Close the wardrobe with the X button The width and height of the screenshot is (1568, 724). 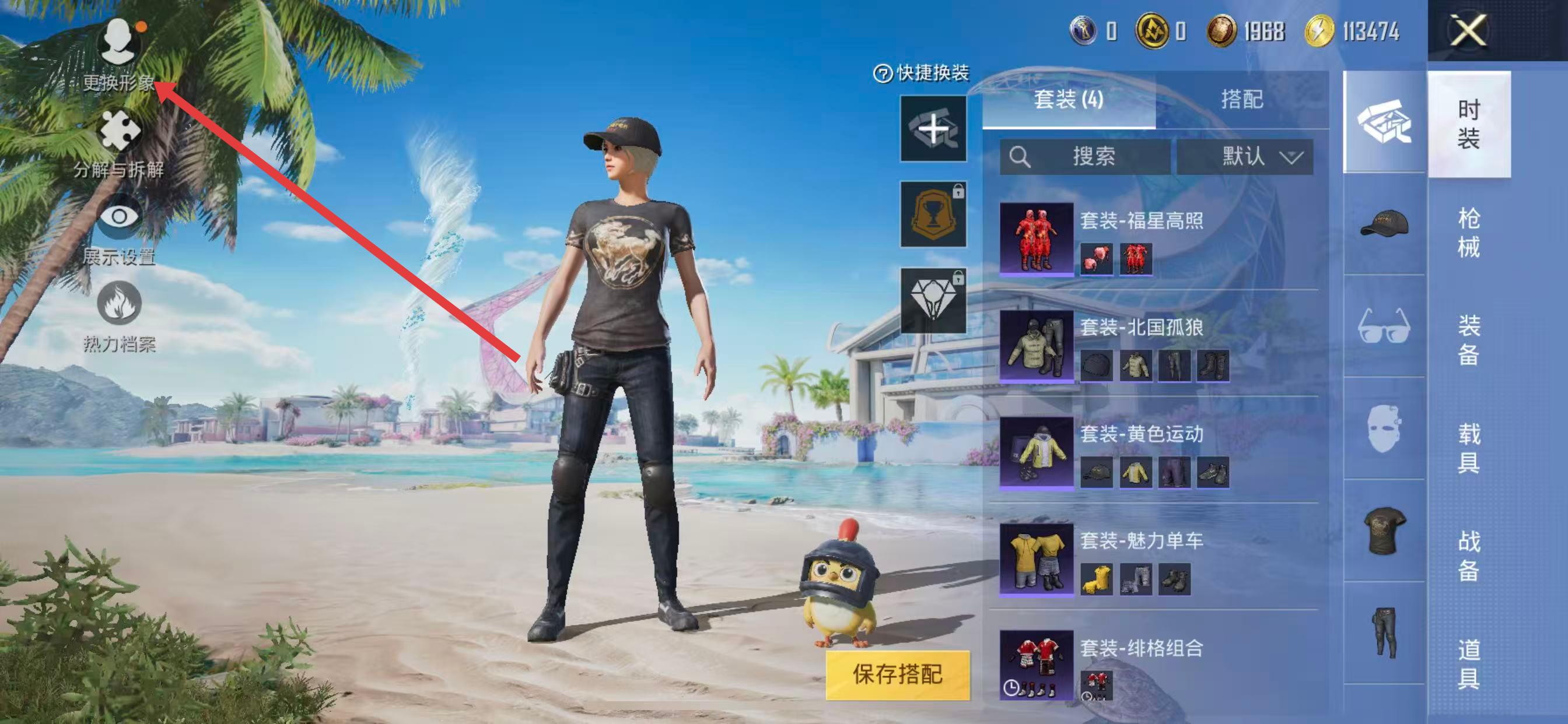pos(1468,30)
